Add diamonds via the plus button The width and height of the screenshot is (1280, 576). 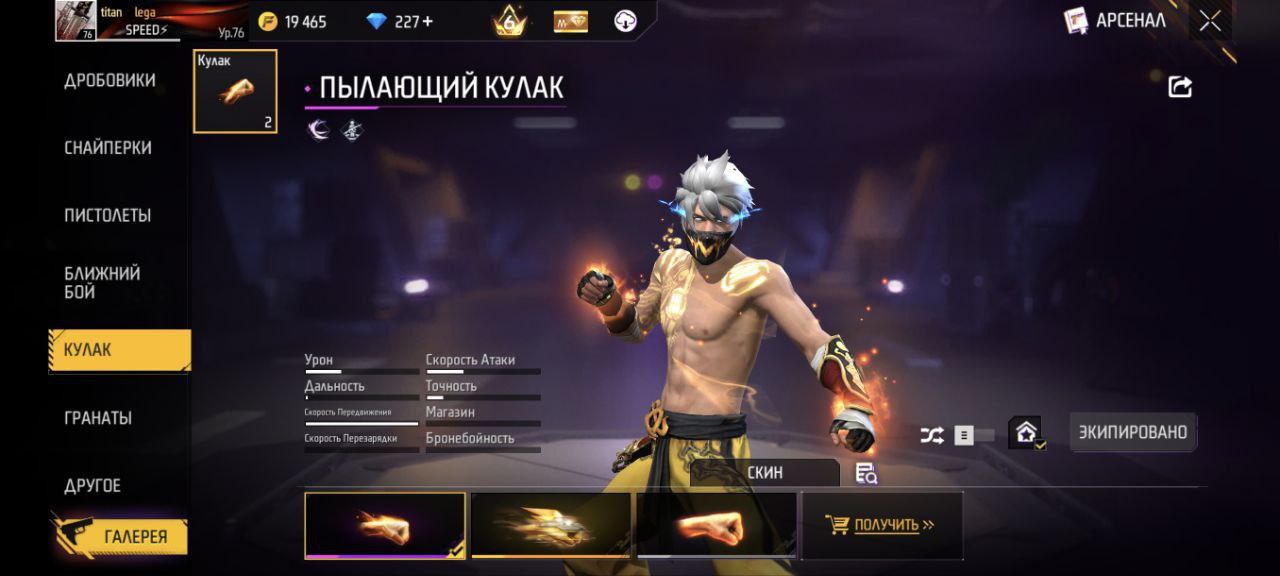coord(427,21)
